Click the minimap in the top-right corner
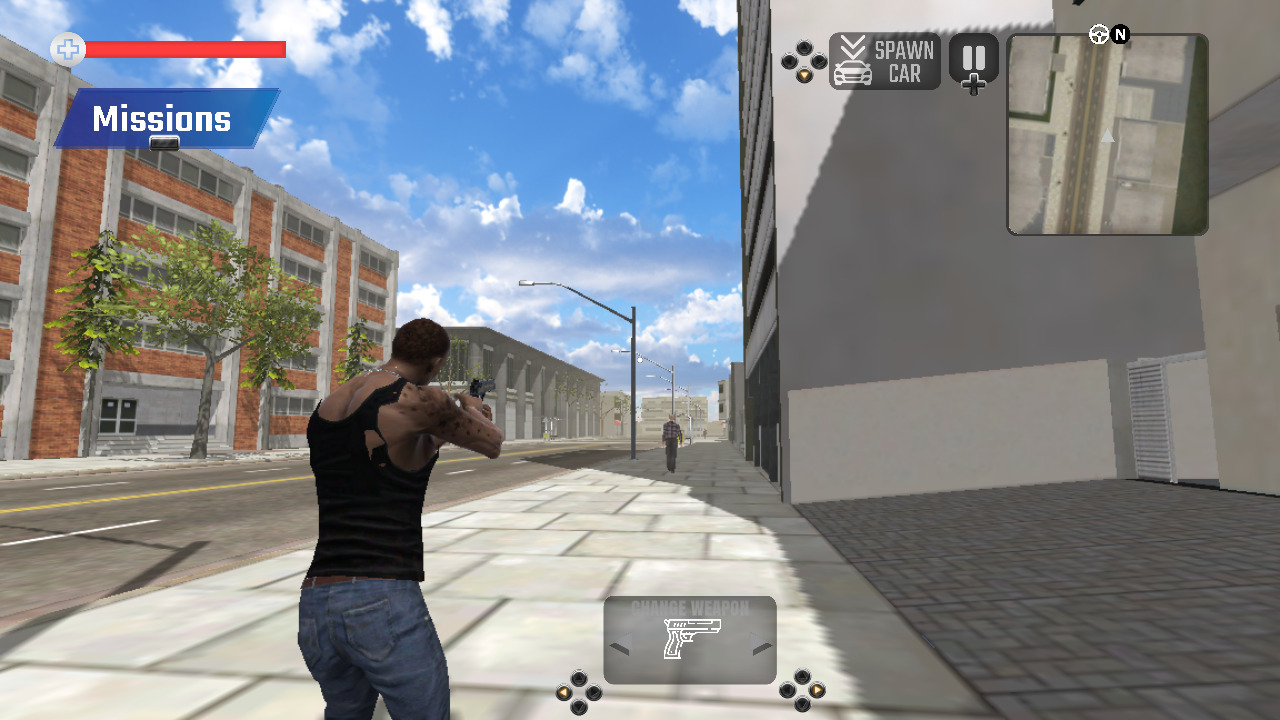The image size is (1280, 720). pyautogui.click(x=1107, y=135)
